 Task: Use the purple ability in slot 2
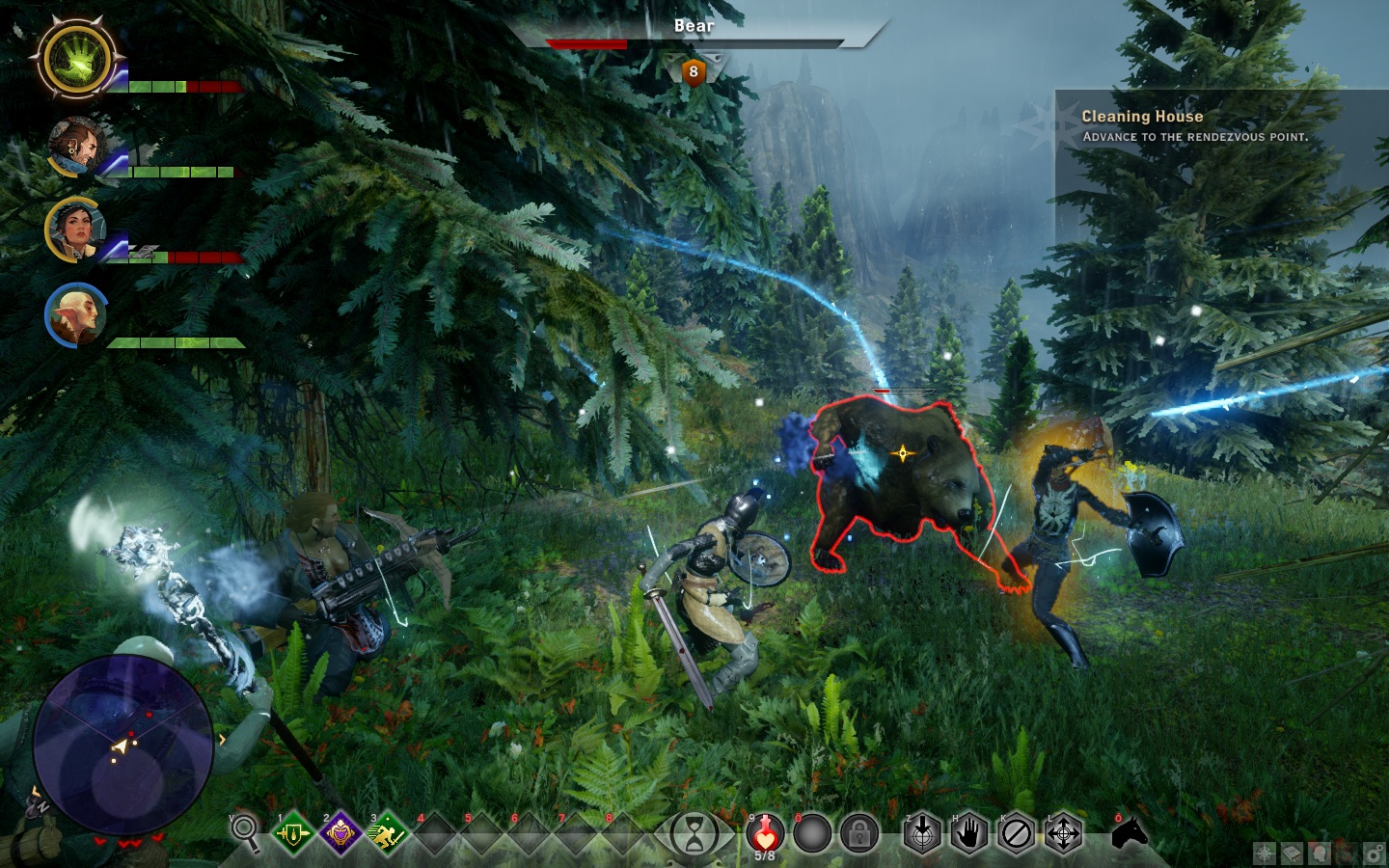(x=340, y=833)
